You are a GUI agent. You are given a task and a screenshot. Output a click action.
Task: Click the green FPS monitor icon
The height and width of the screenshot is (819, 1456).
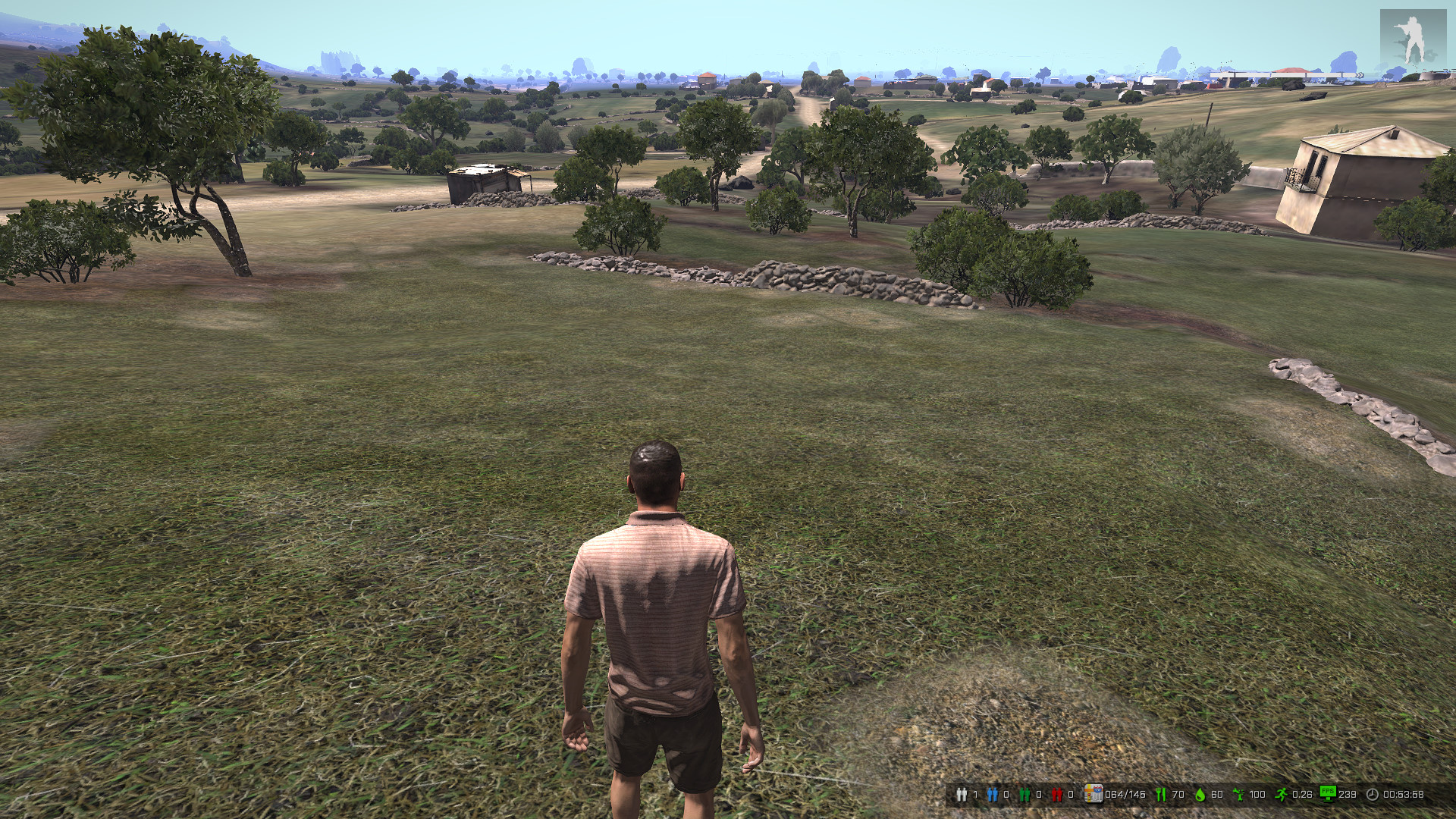[x=1328, y=793]
